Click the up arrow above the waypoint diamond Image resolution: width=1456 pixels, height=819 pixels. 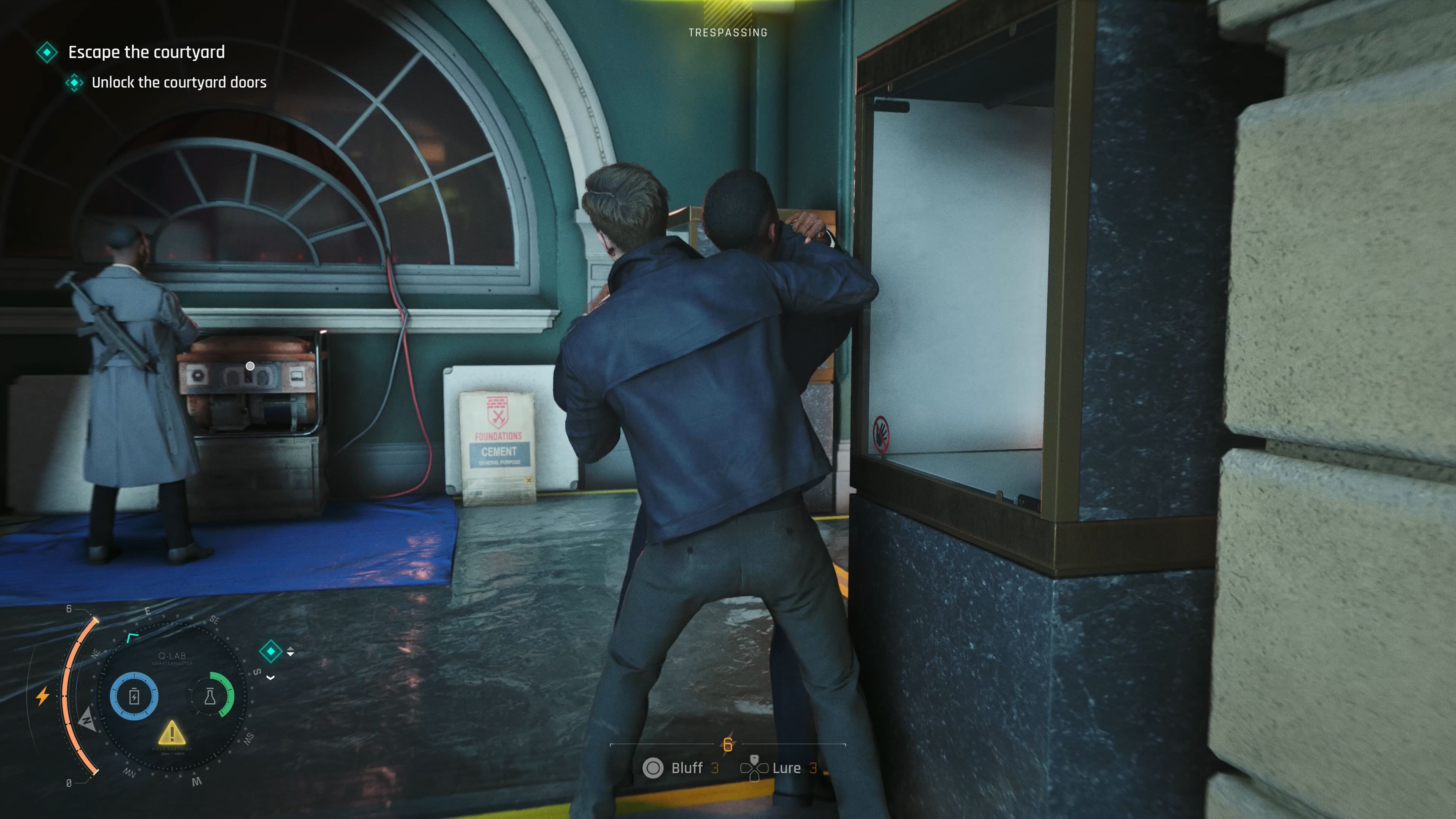290,649
